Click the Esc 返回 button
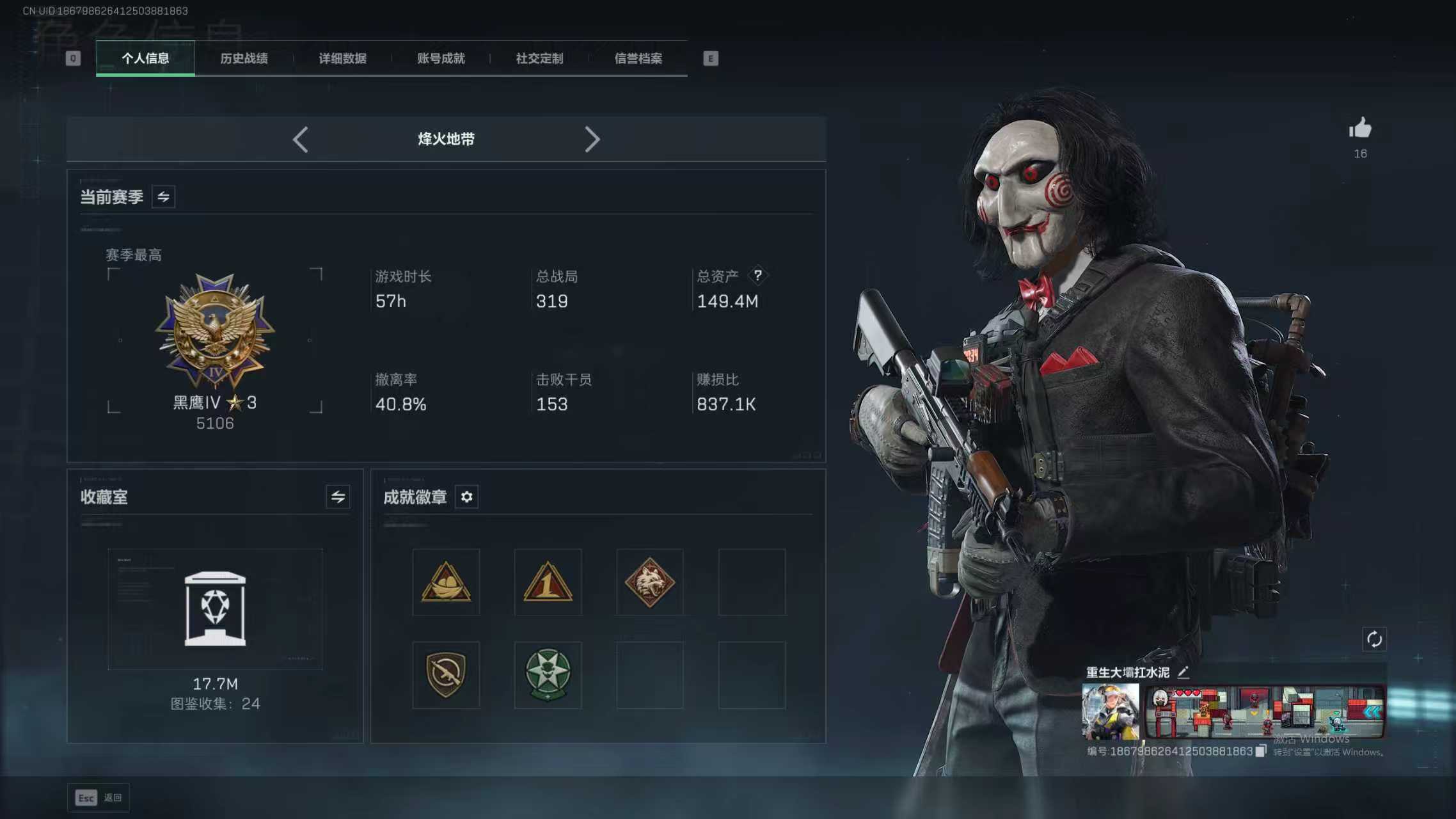 click(x=97, y=797)
